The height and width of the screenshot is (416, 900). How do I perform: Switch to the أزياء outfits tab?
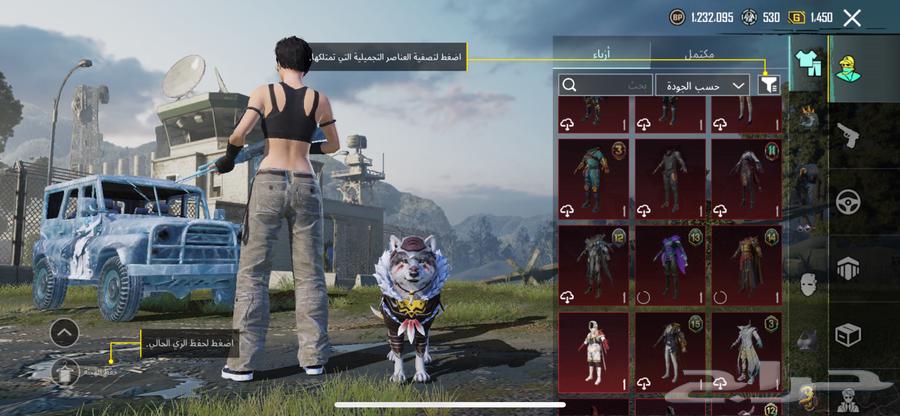(603, 54)
